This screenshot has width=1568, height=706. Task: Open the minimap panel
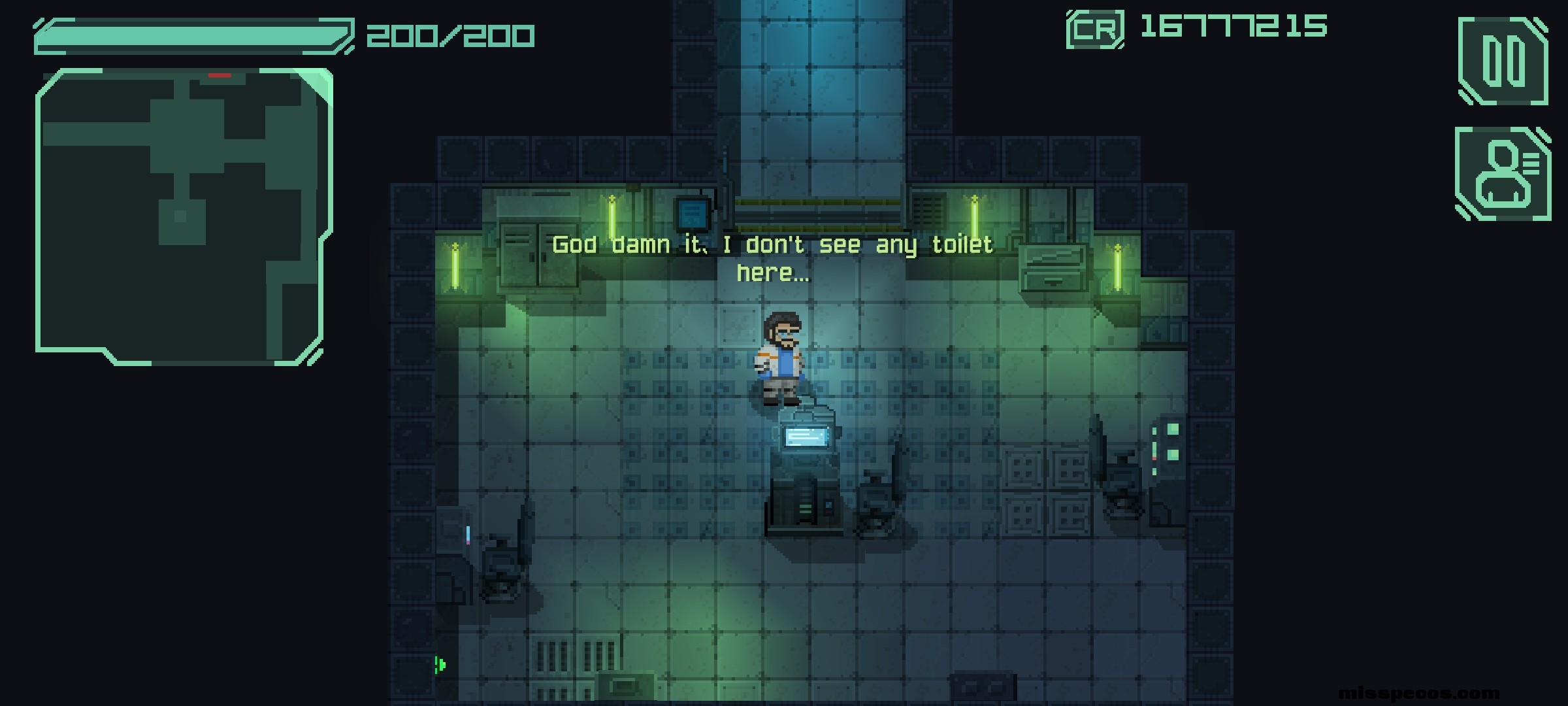[x=183, y=216]
